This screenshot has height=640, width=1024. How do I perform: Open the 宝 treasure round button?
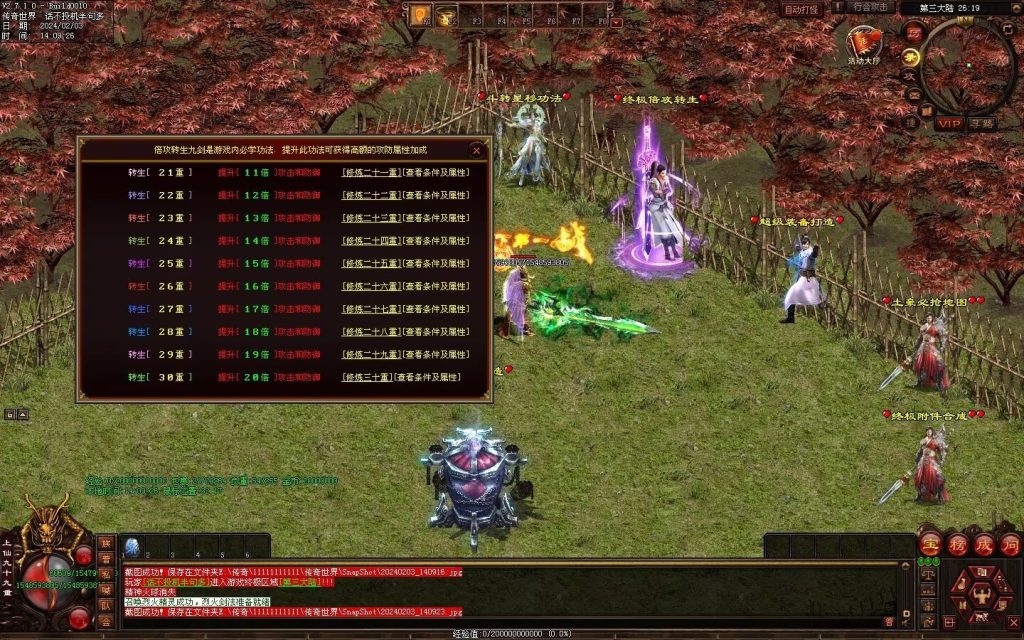click(929, 545)
